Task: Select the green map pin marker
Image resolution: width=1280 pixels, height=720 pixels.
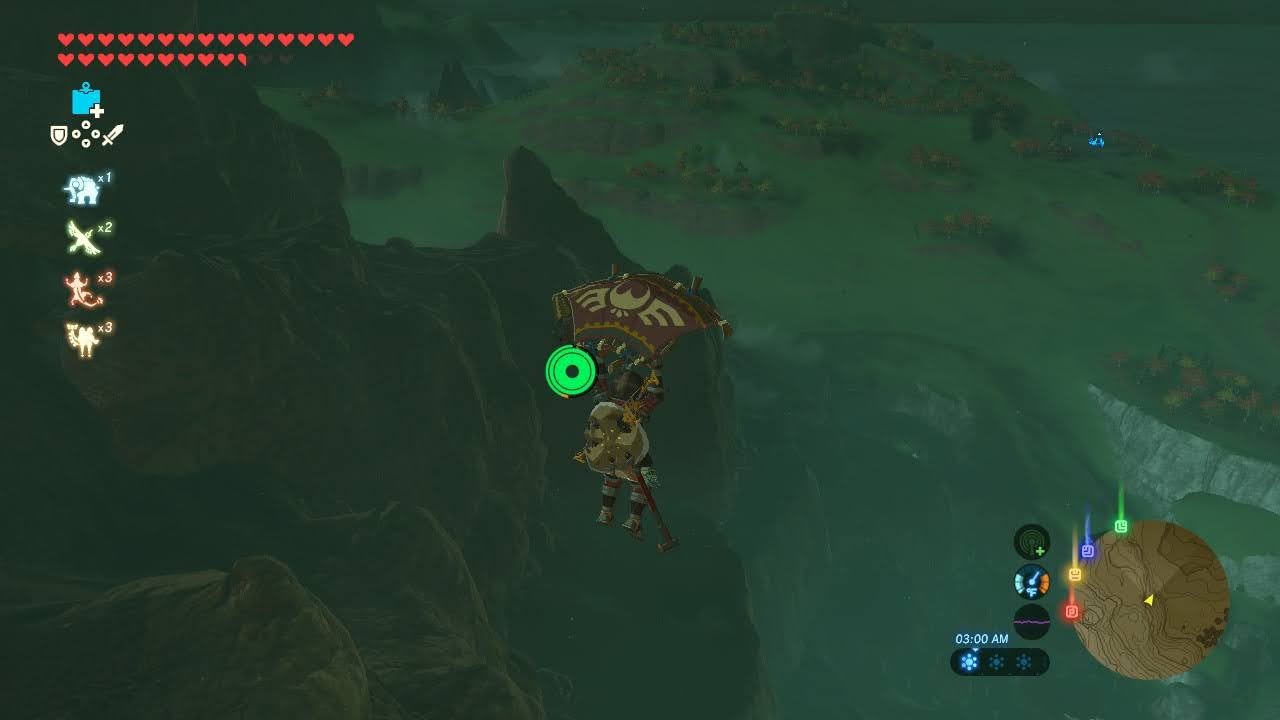Action: point(1121,526)
